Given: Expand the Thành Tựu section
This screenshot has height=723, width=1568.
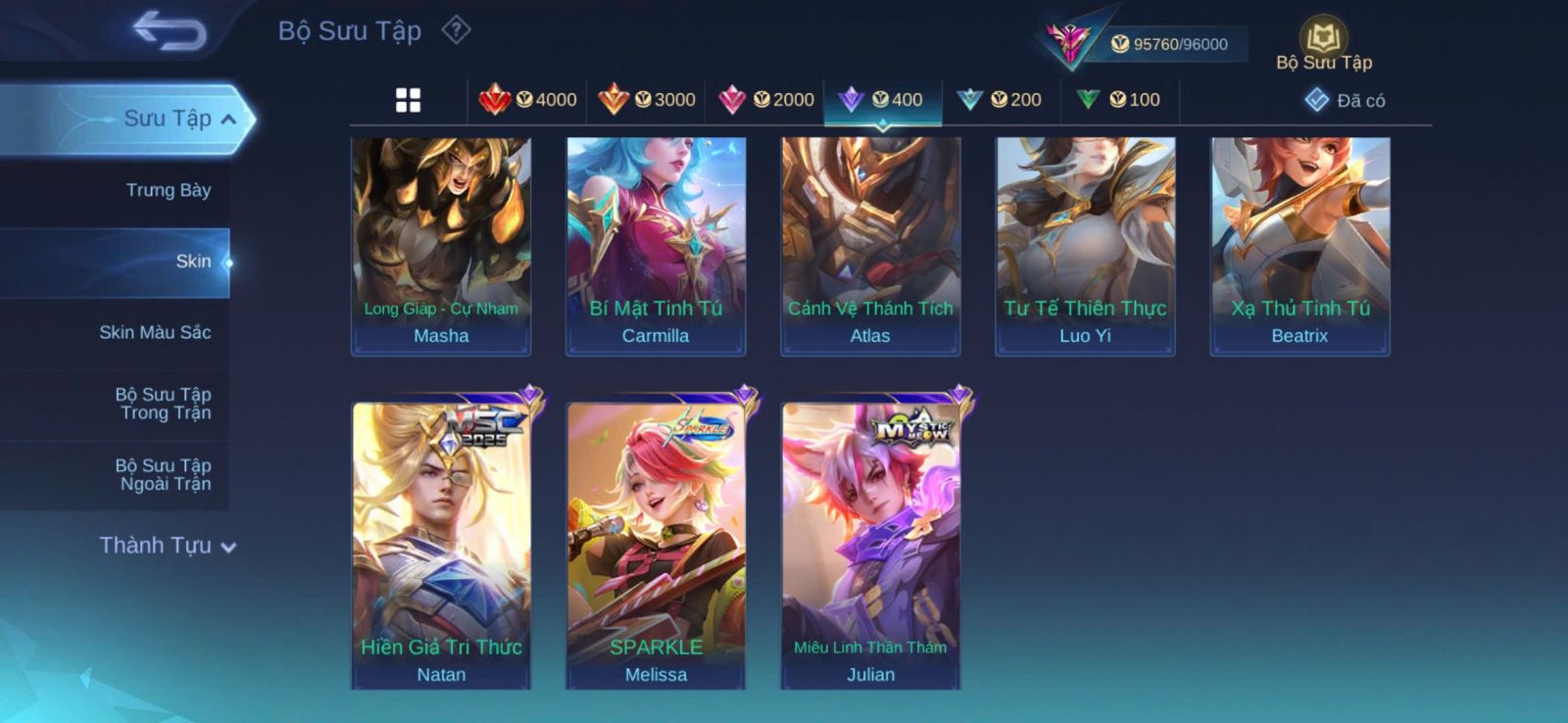Looking at the screenshot, I should click(168, 546).
